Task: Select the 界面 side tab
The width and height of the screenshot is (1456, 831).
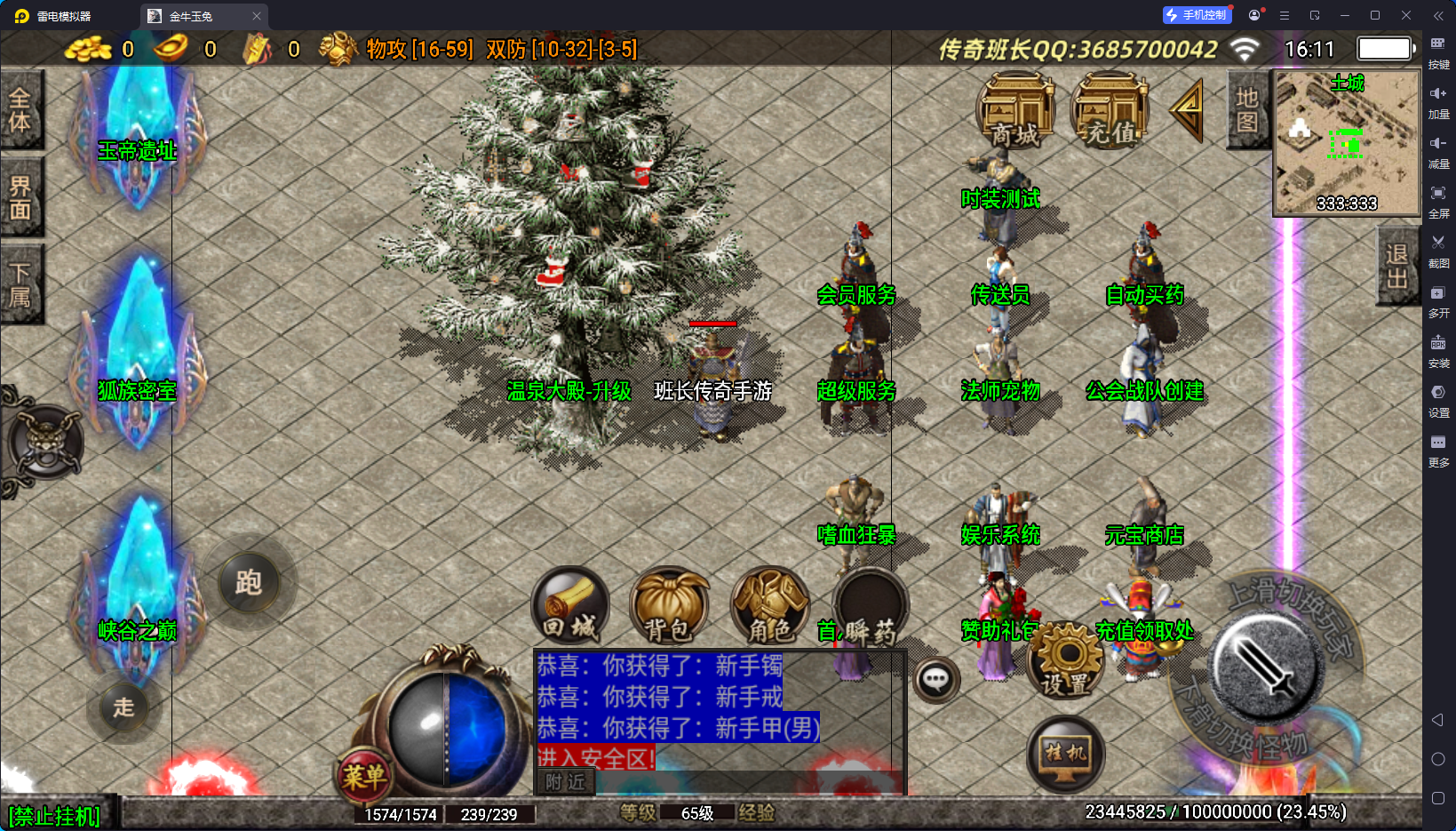Action: pos(20,197)
